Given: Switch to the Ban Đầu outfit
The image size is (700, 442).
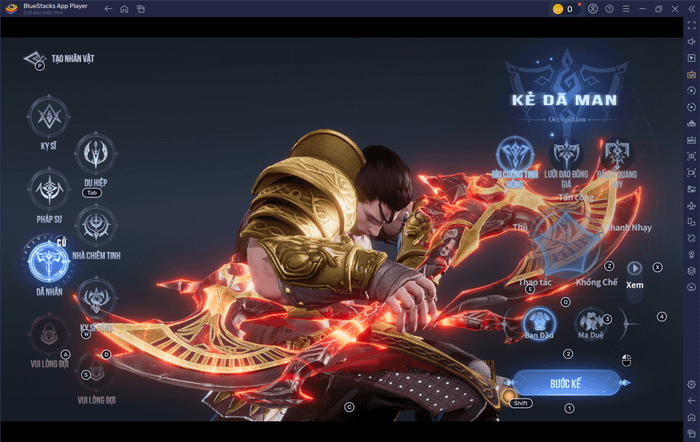Looking at the screenshot, I should 540,322.
